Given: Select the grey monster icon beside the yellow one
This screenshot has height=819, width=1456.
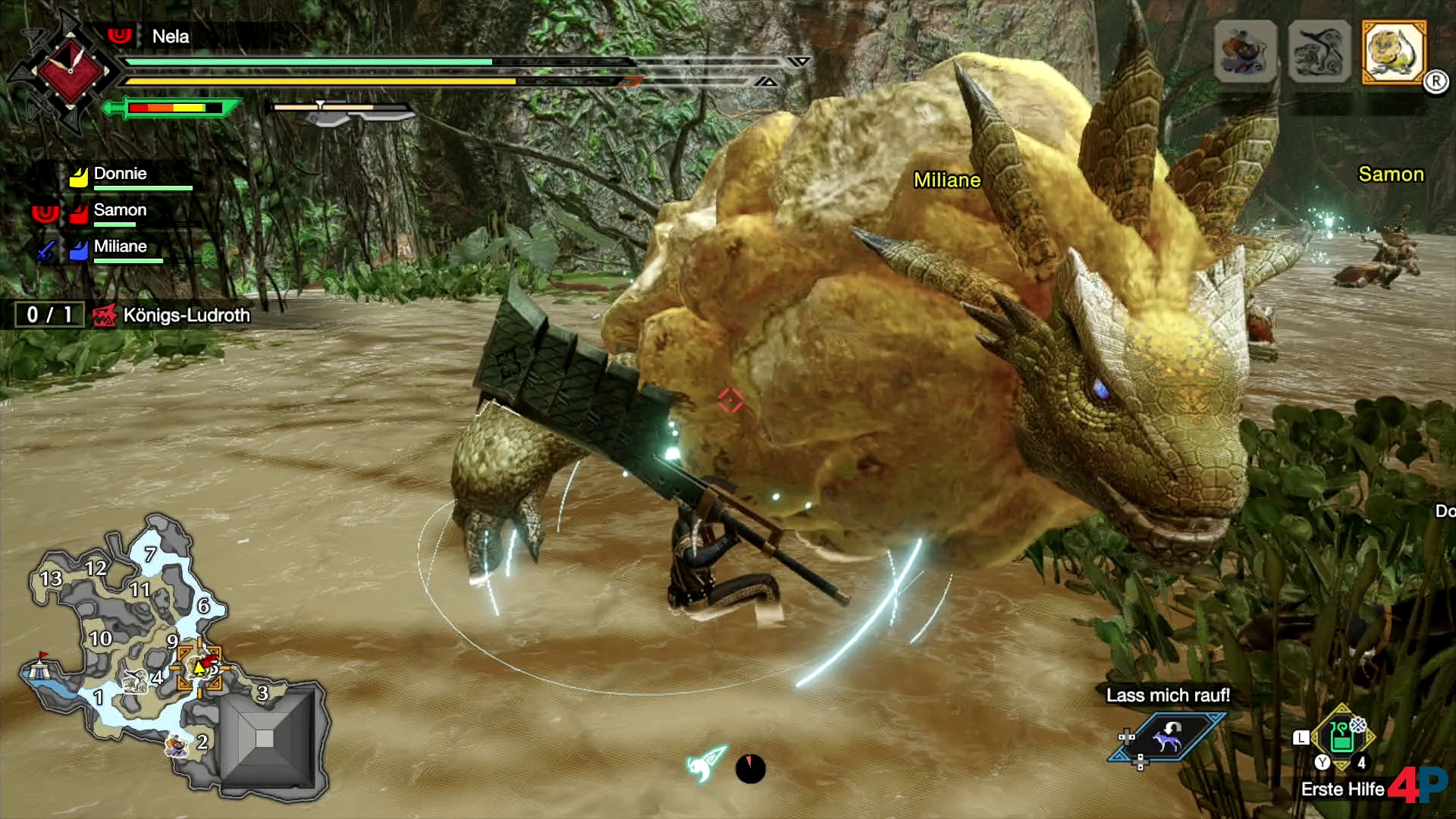Looking at the screenshot, I should tap(1319, 52).
